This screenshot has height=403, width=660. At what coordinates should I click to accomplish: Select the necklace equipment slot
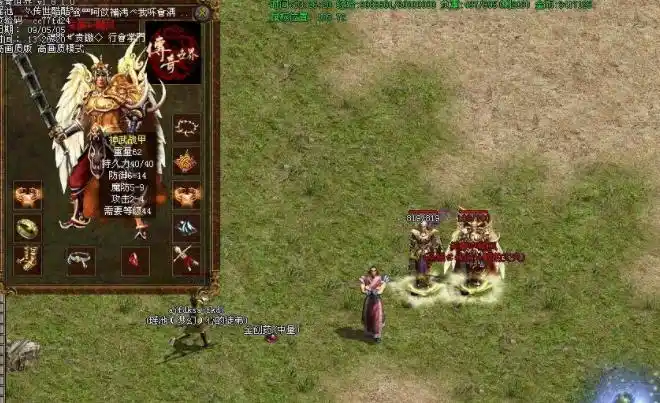tap(186, 128)
